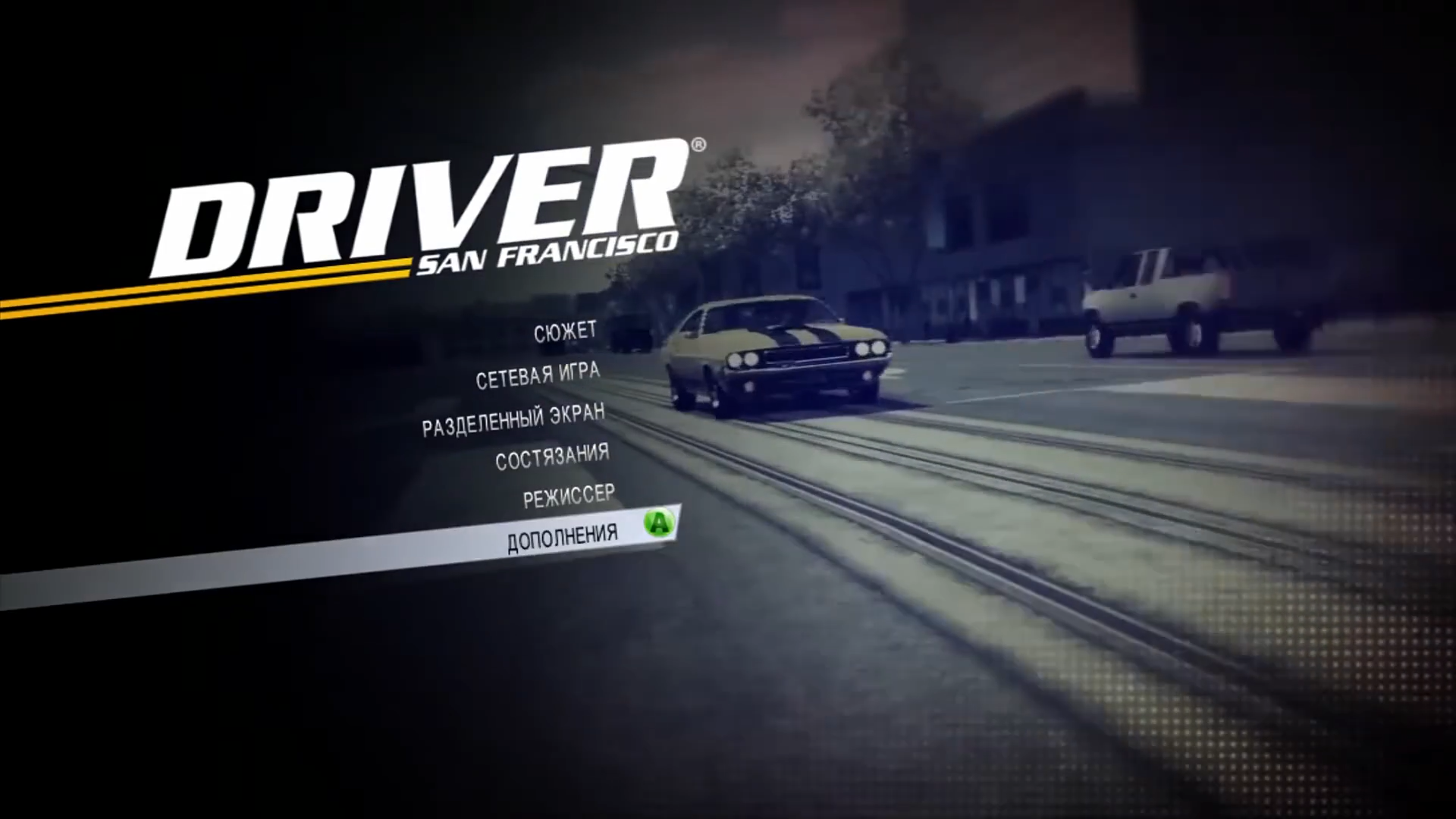The image size is (1456, 819).
Task: Select the СЮЖЕТ story mode entry
Action: [565, 332]
